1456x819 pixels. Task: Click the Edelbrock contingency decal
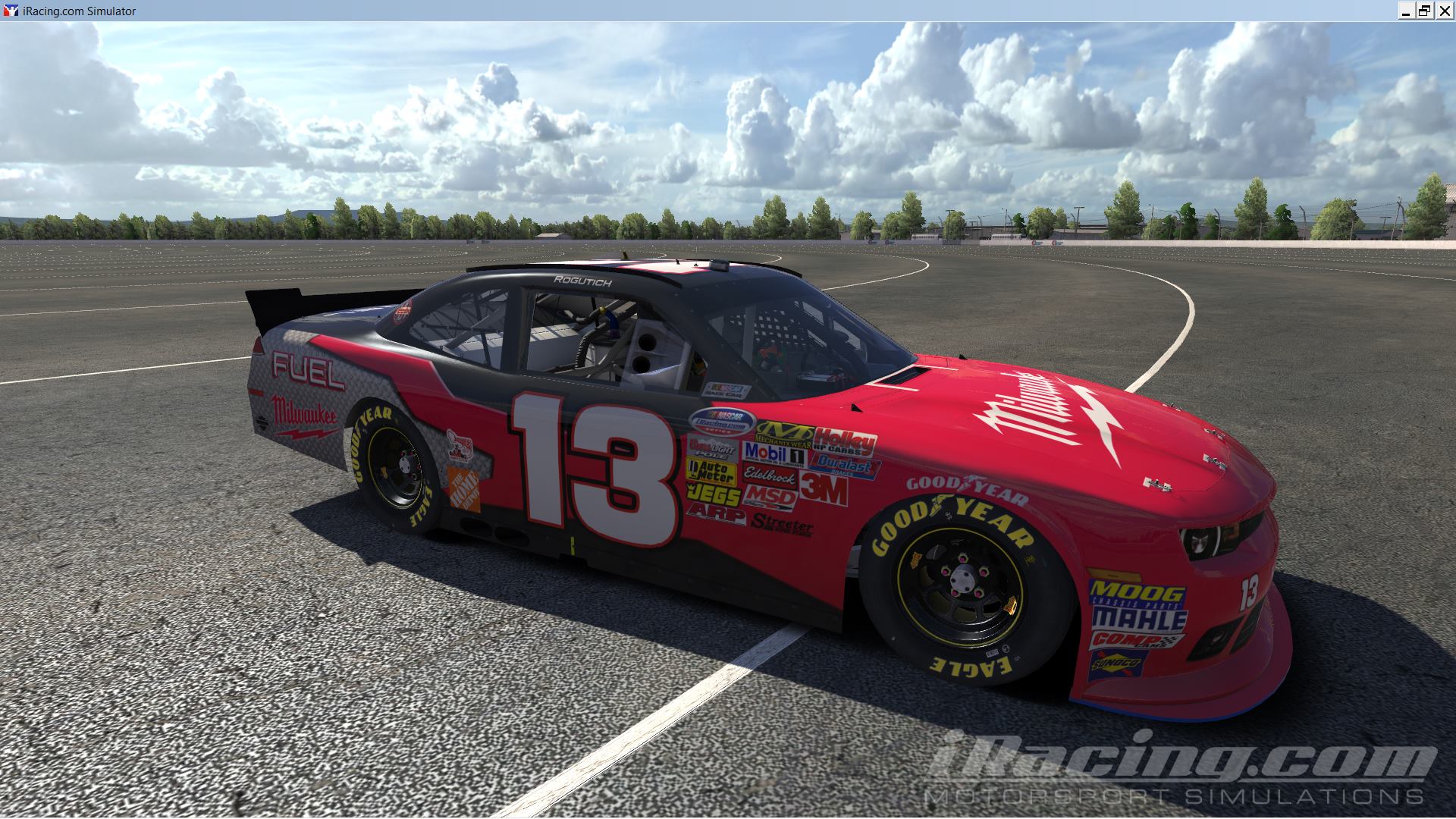click(769, 477)
